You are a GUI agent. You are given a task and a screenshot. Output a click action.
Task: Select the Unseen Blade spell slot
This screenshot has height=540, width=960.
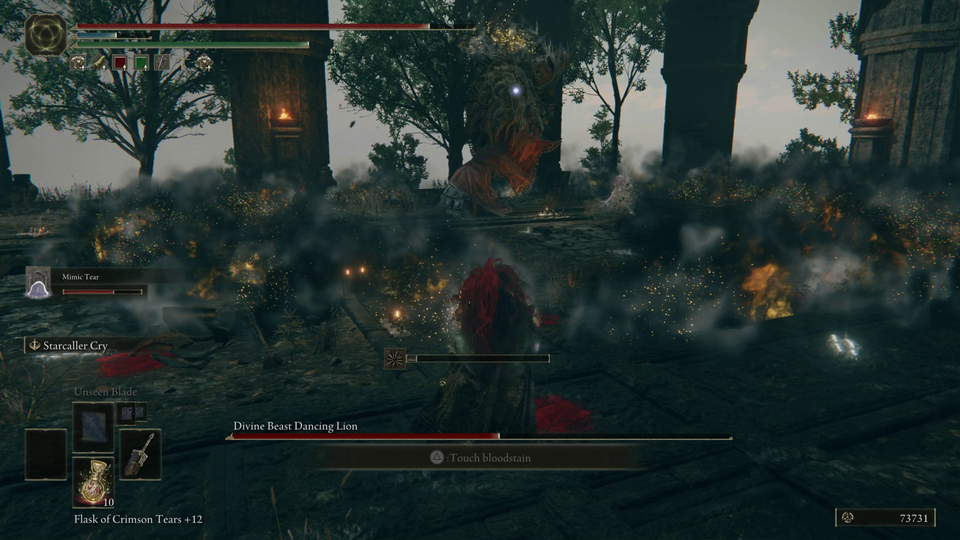pyautogui.click(x=93, y=424)
